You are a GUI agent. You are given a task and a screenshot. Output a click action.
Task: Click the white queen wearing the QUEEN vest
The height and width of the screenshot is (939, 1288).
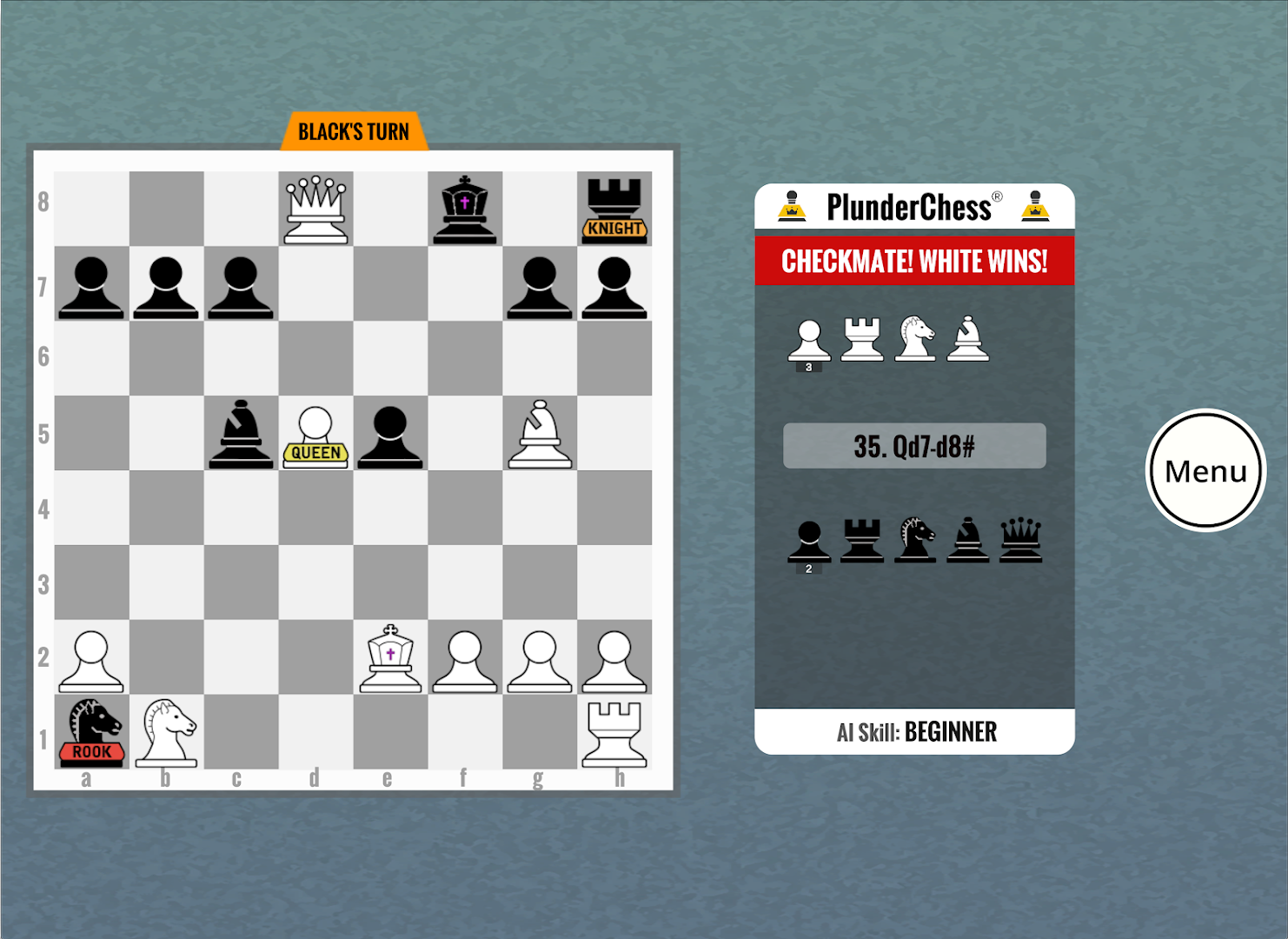point(315,435)
